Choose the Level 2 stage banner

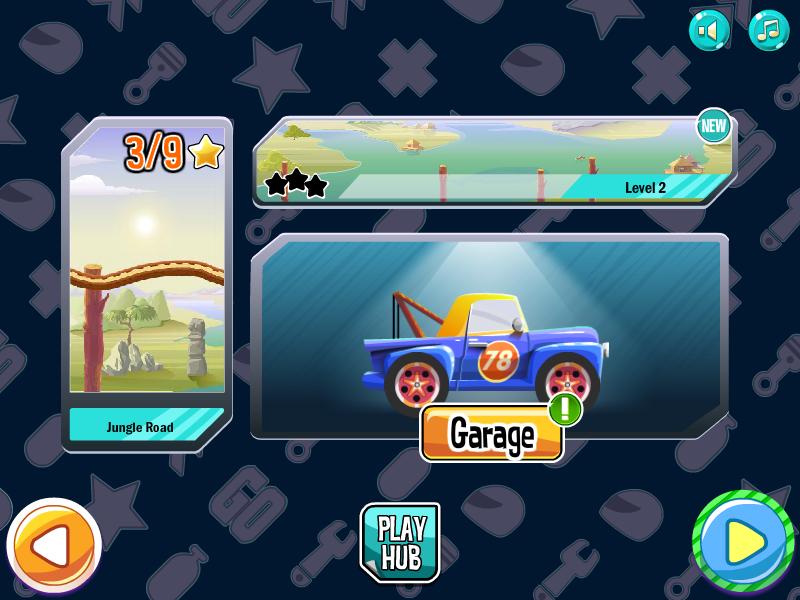[494, 161]
